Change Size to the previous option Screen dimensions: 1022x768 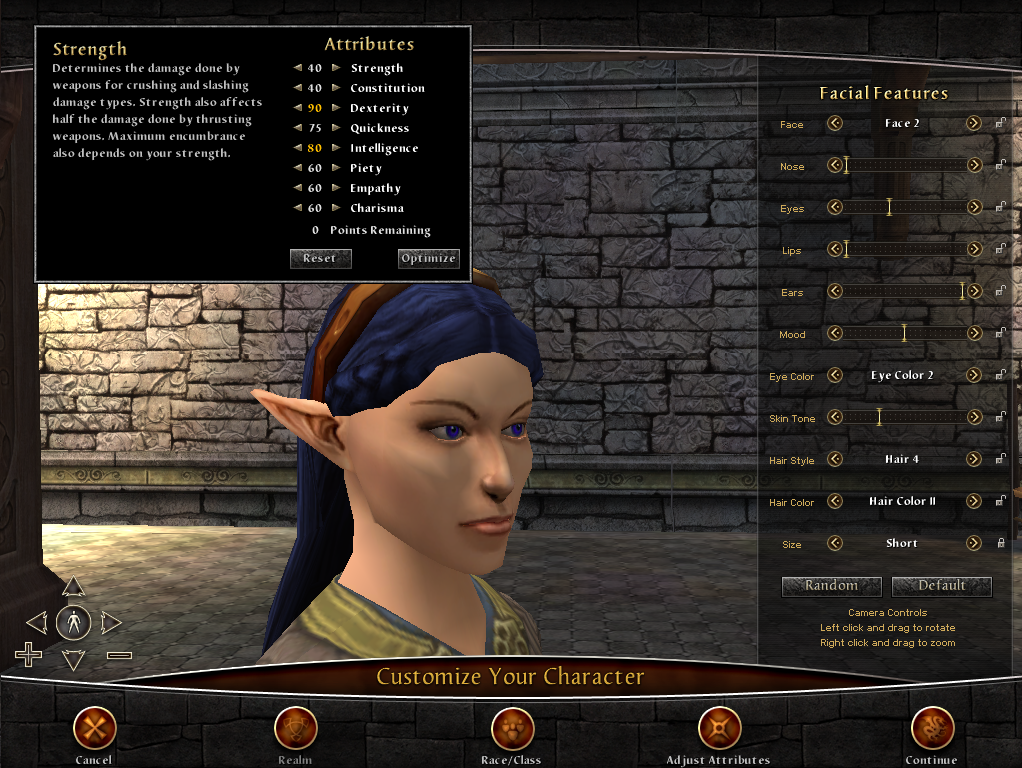pyautogui.click(x=834, y=543)
